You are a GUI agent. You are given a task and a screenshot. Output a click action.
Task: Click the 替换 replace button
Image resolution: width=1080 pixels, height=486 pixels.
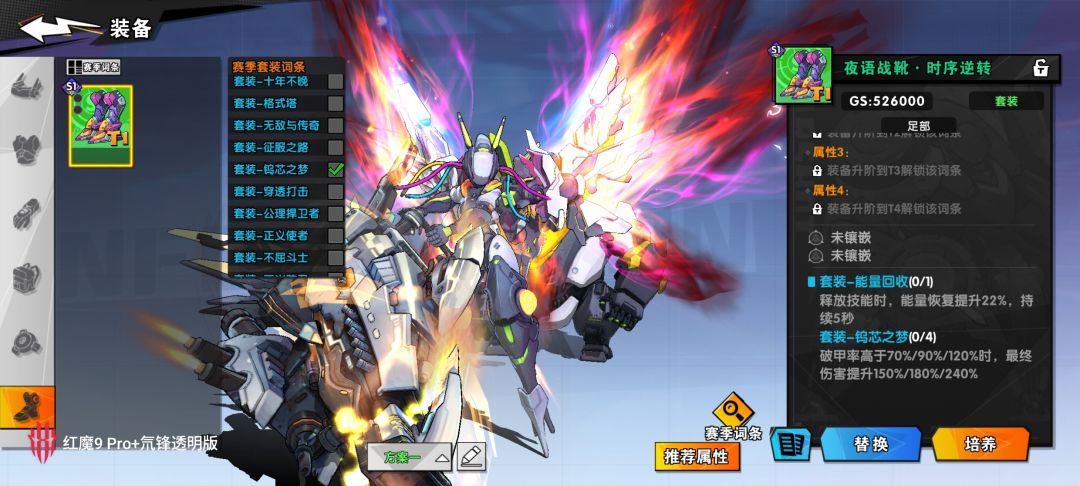(x=870, y=444)
